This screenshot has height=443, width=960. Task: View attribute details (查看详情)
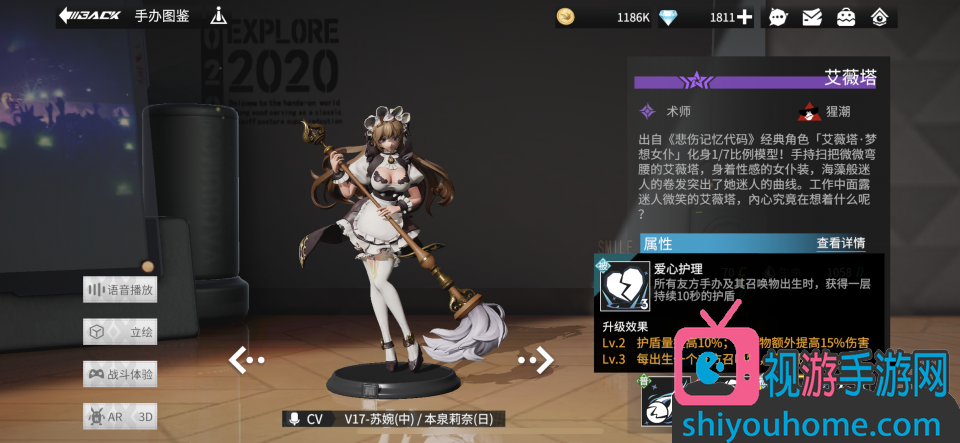(840, 243)
